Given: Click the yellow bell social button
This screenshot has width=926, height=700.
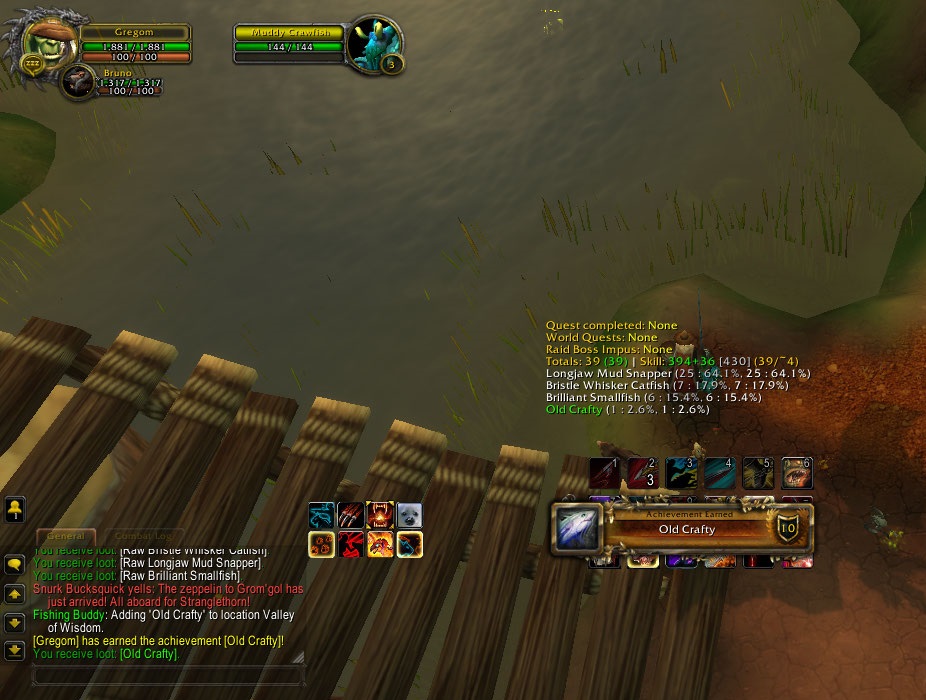Looking at the screenshot, I should click(15, 509).
